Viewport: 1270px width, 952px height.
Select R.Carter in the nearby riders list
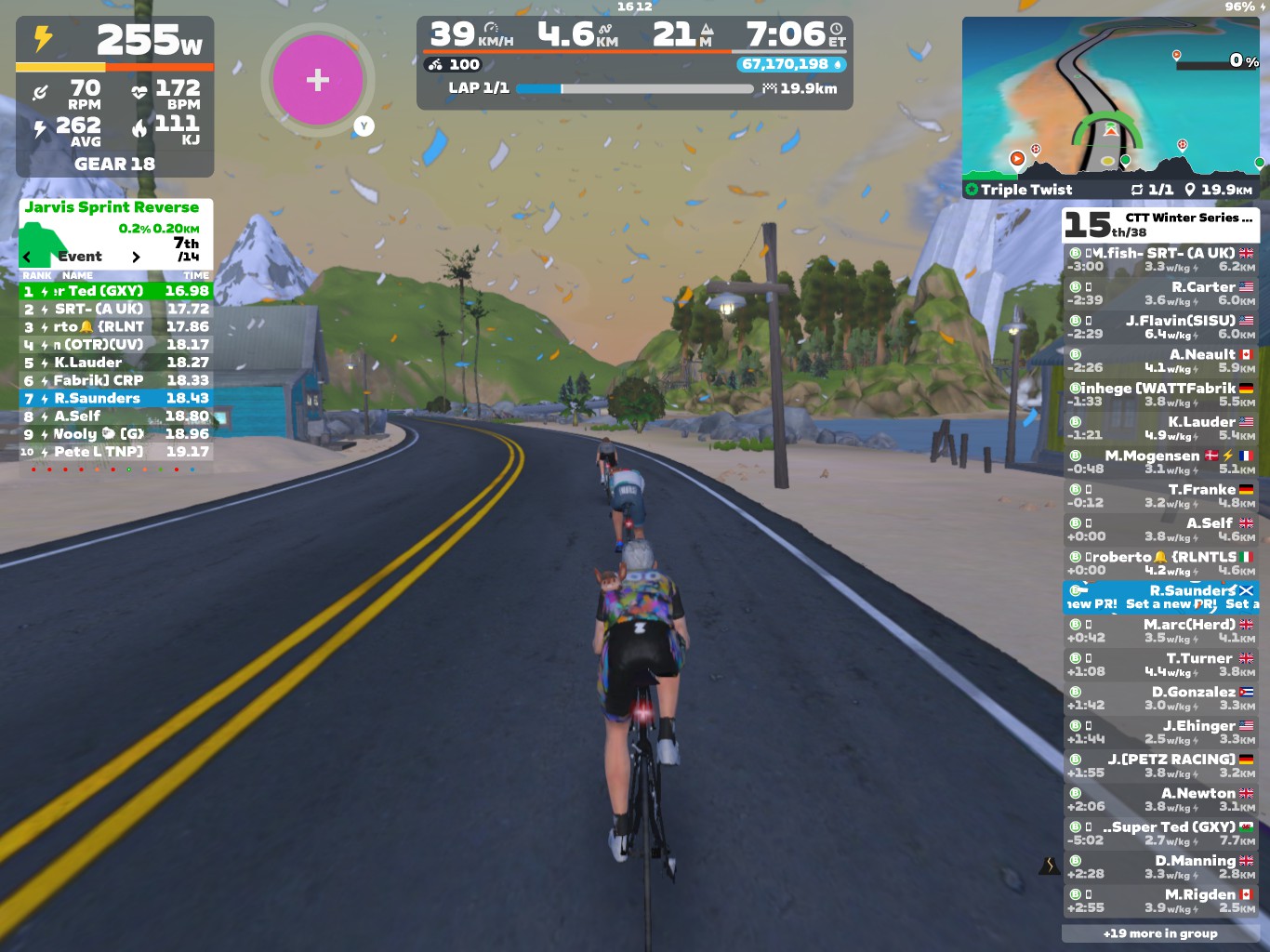point(1160,293)
